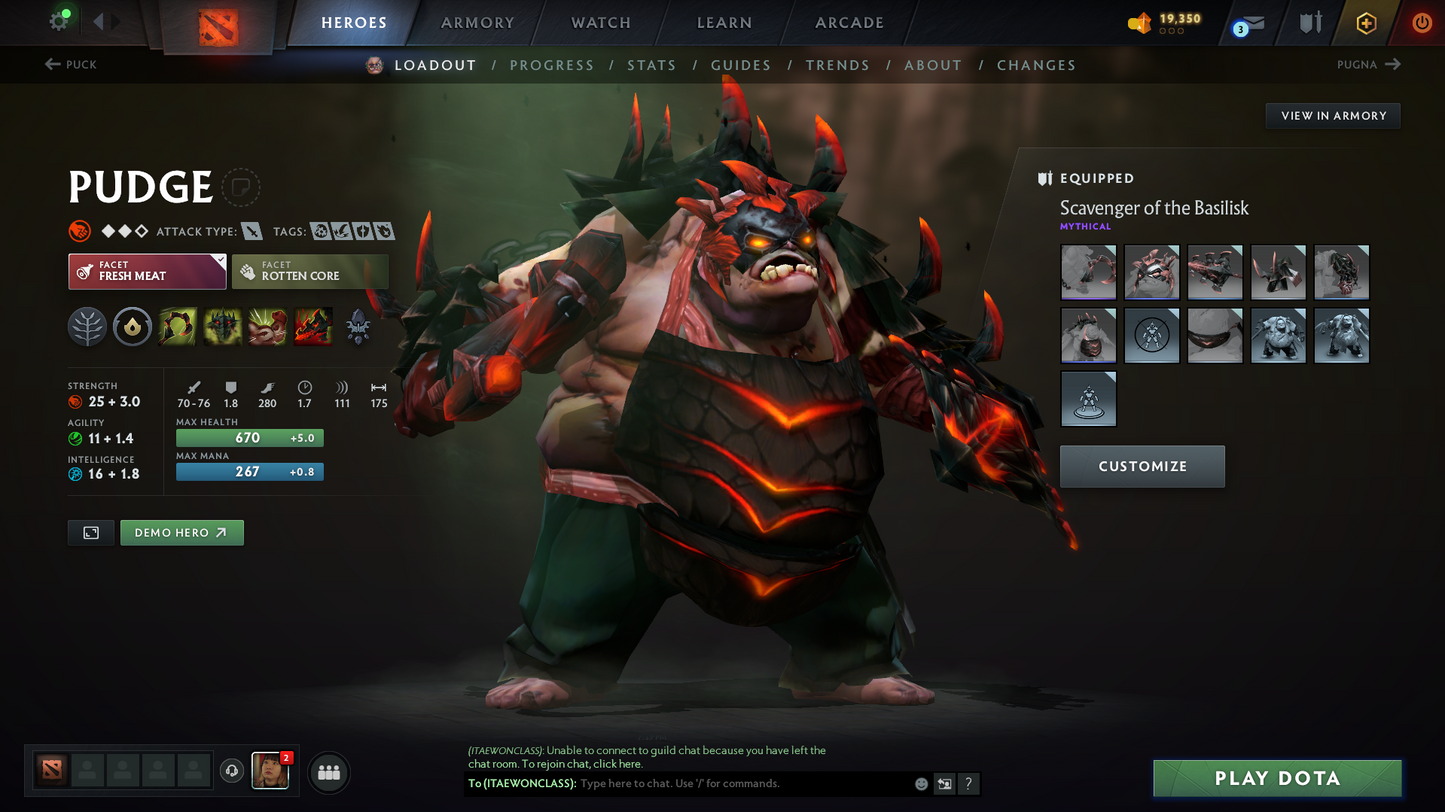
Task: Focus the chat message input box
Action: tap(740, 784)
